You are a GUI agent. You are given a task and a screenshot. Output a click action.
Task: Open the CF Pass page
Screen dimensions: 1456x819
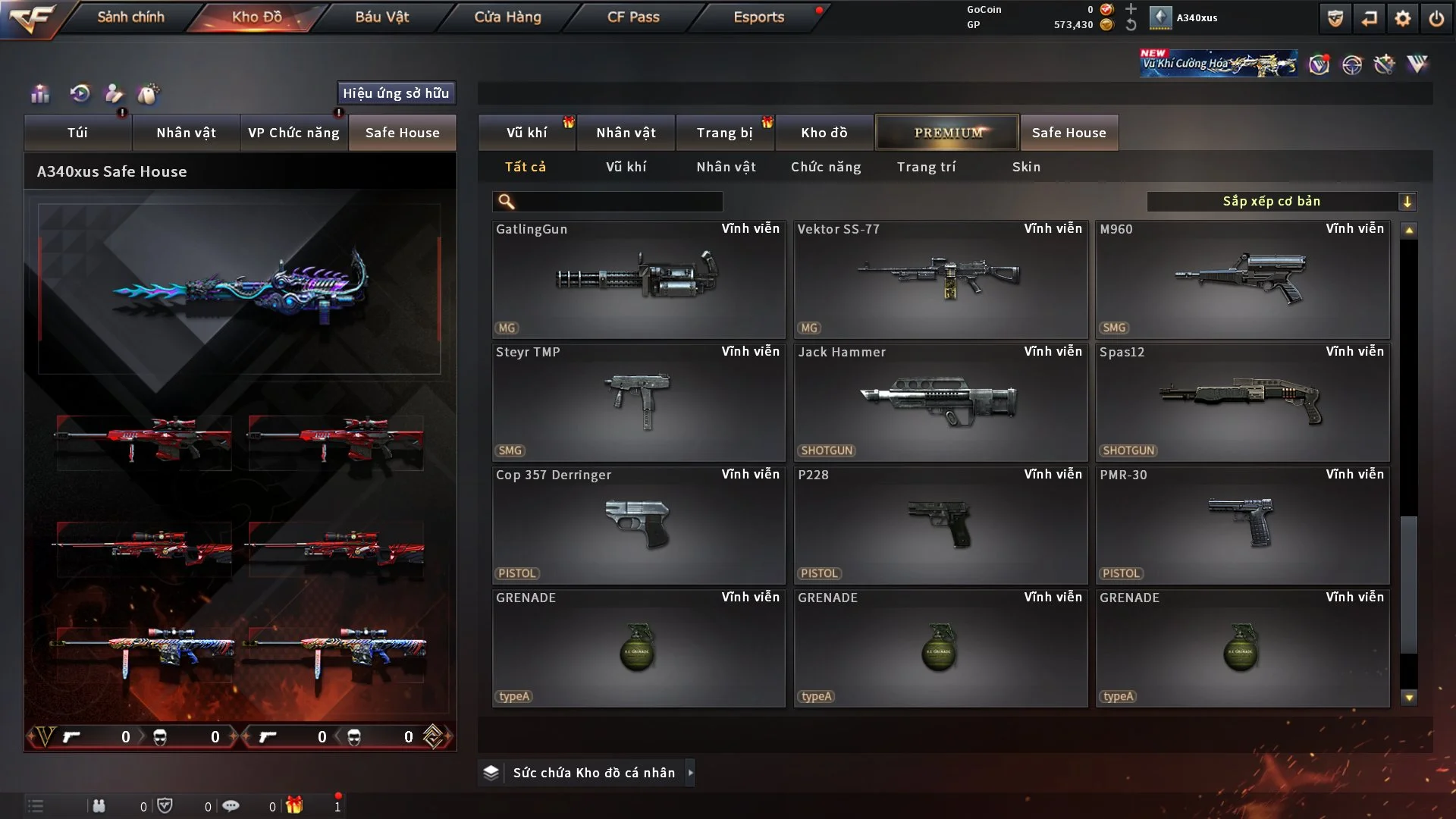pos(633,17)
